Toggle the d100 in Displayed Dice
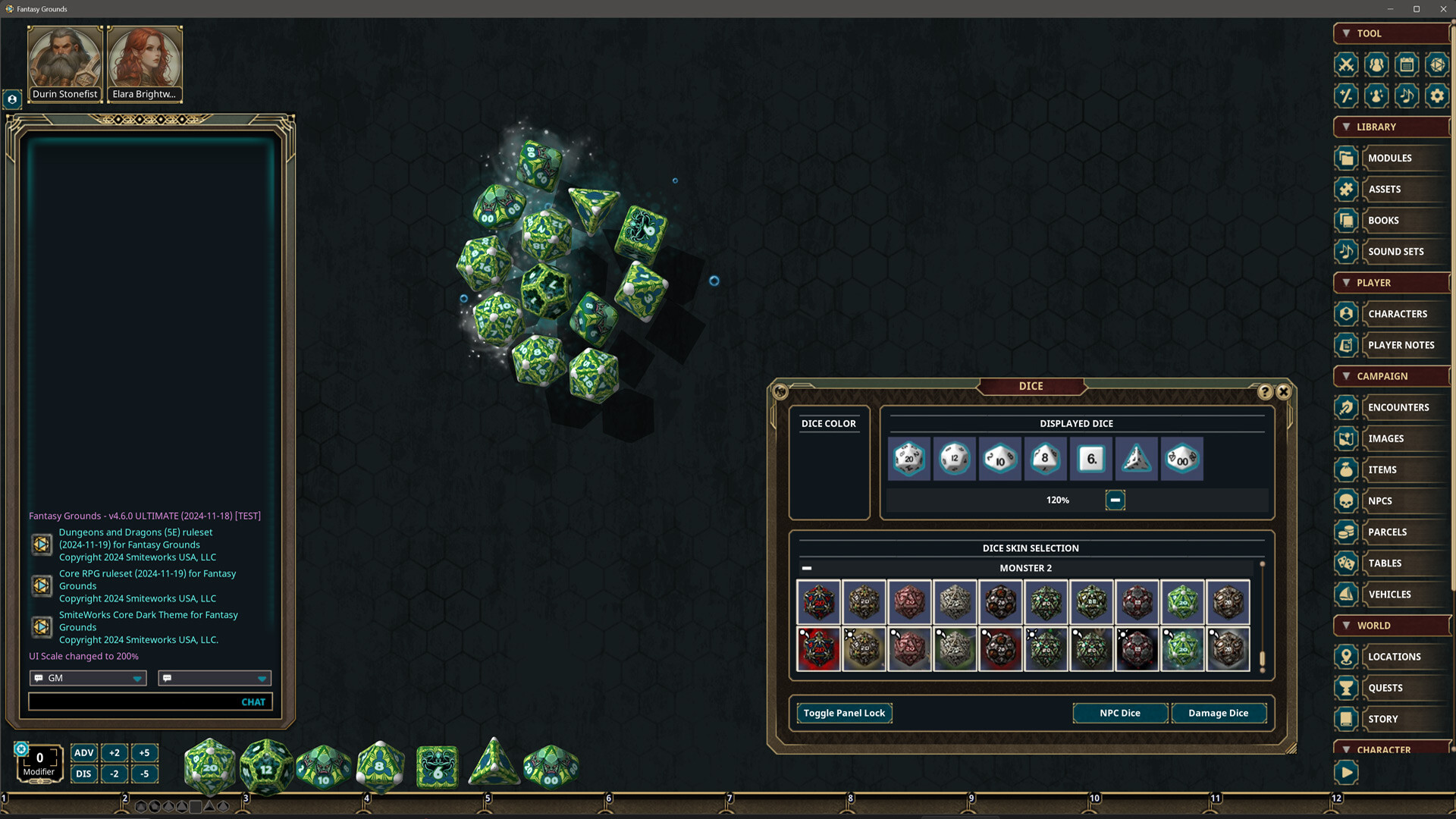 (x=1181, y=458)
